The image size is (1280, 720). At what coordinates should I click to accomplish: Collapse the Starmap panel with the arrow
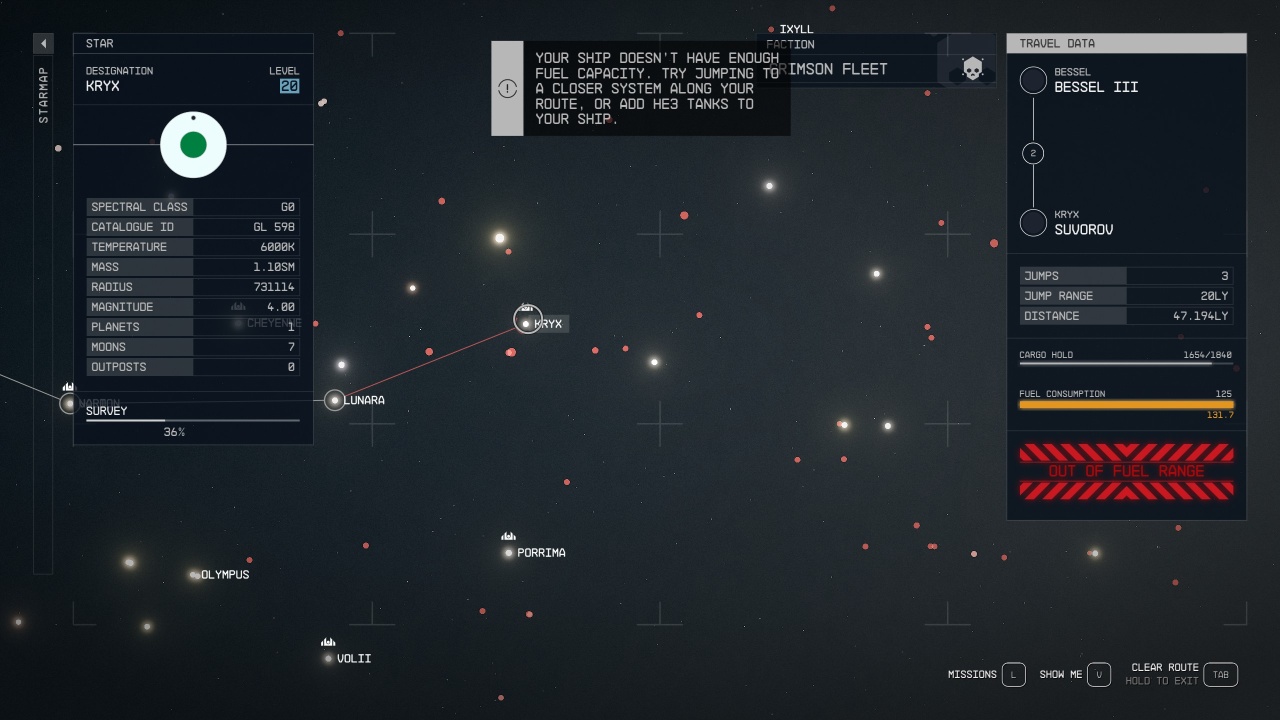pyautogui.click(x=42, y=43)
